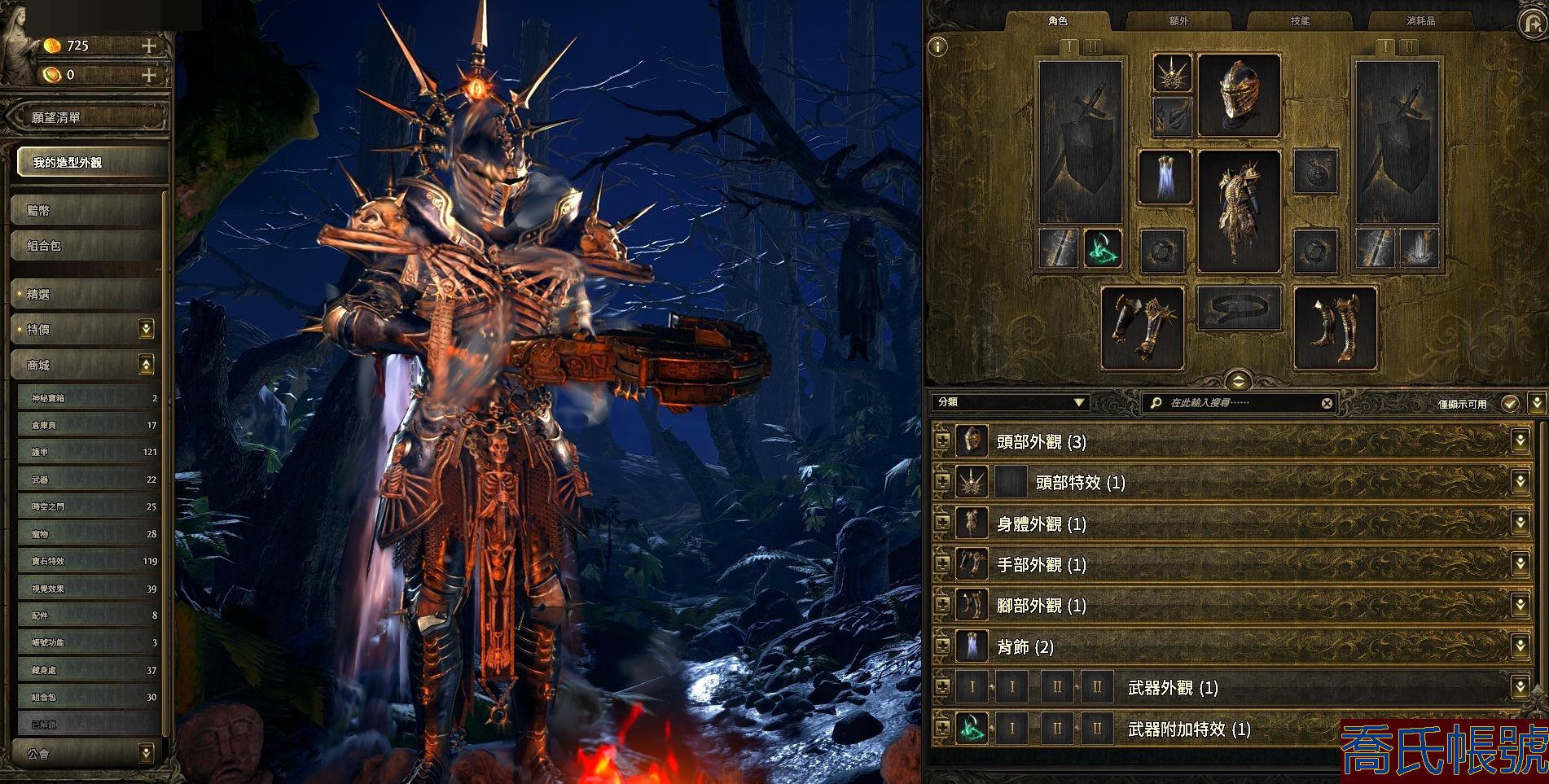
Task: Switch to the 消耗品 tab
Action: click(x=1420, y=21)
